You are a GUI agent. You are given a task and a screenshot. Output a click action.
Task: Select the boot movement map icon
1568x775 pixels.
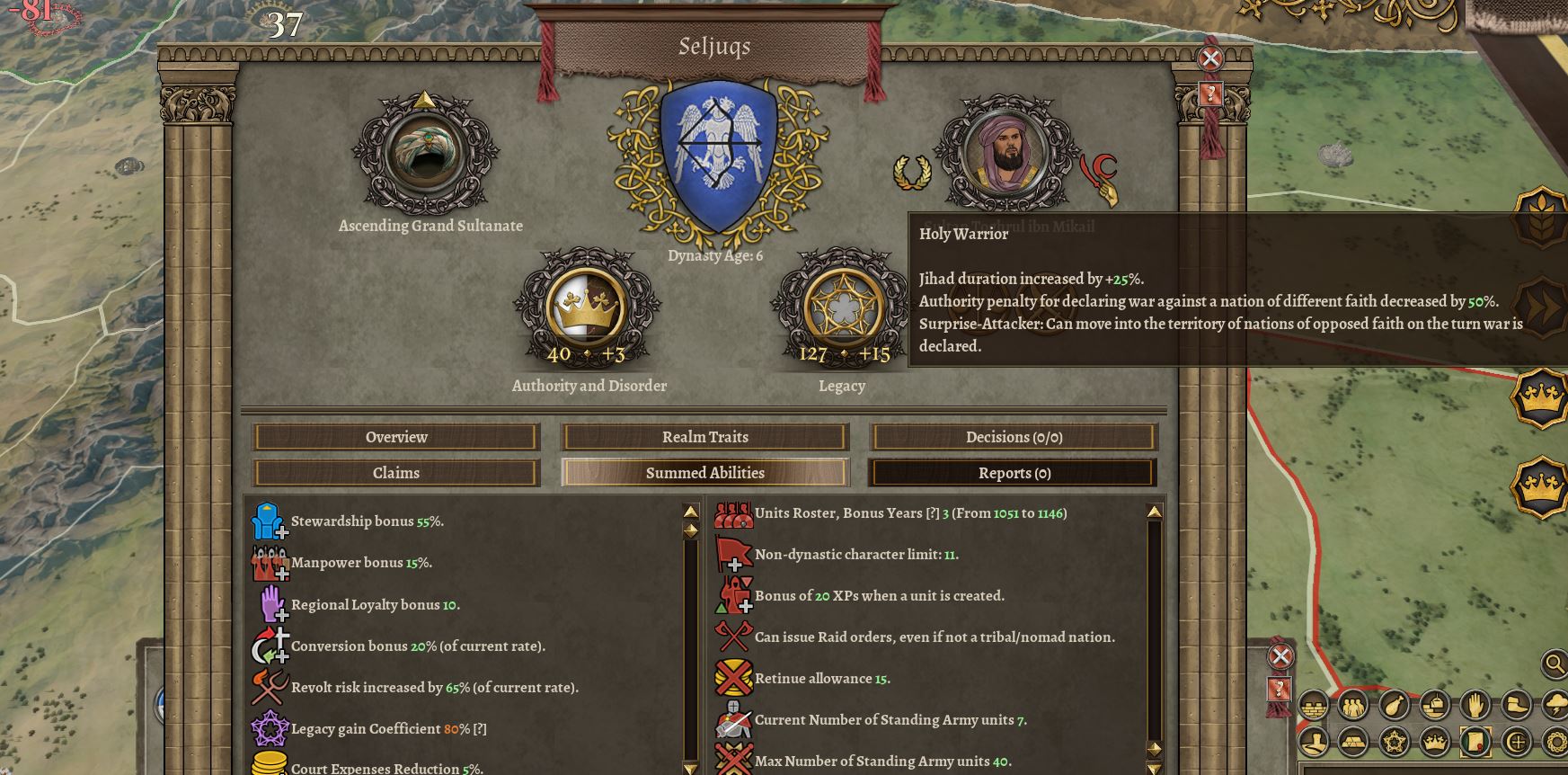pyautogui.click(x=1515, y=705)
